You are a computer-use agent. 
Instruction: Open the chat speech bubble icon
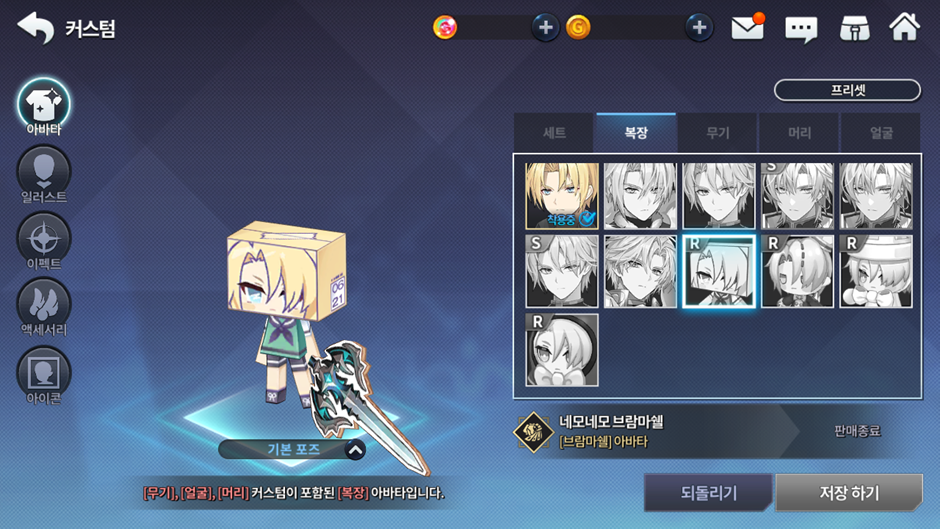[x=801, y=29]
